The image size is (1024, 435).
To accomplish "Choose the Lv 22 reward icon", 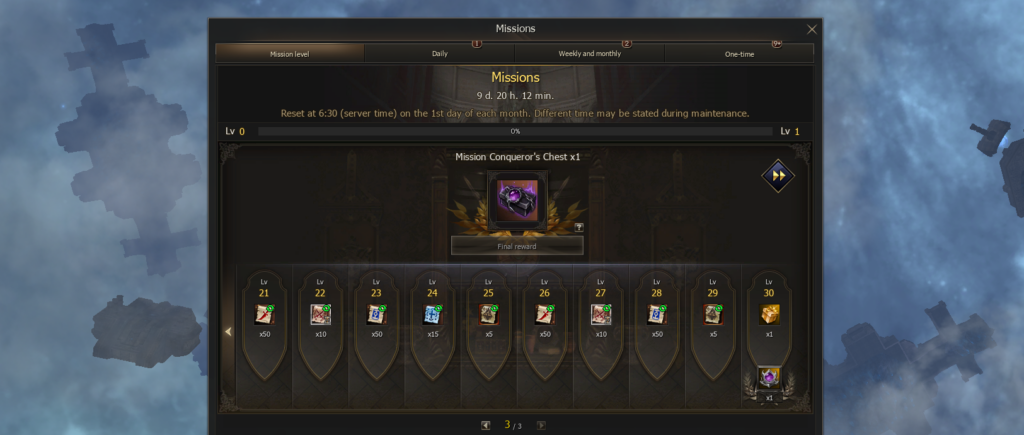I will [320, 315].
